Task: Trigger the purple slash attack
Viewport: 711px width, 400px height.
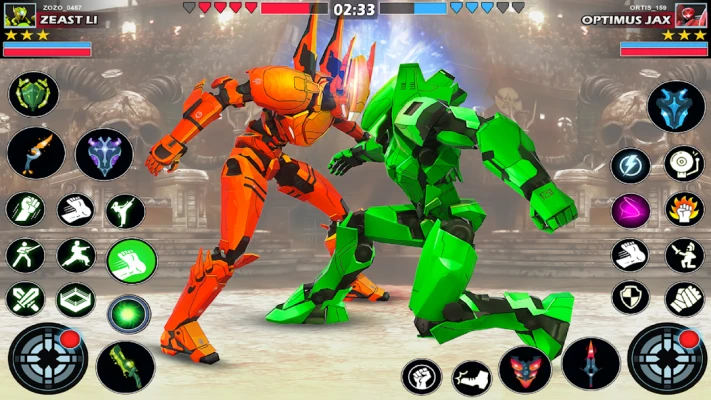Action: 630,210
